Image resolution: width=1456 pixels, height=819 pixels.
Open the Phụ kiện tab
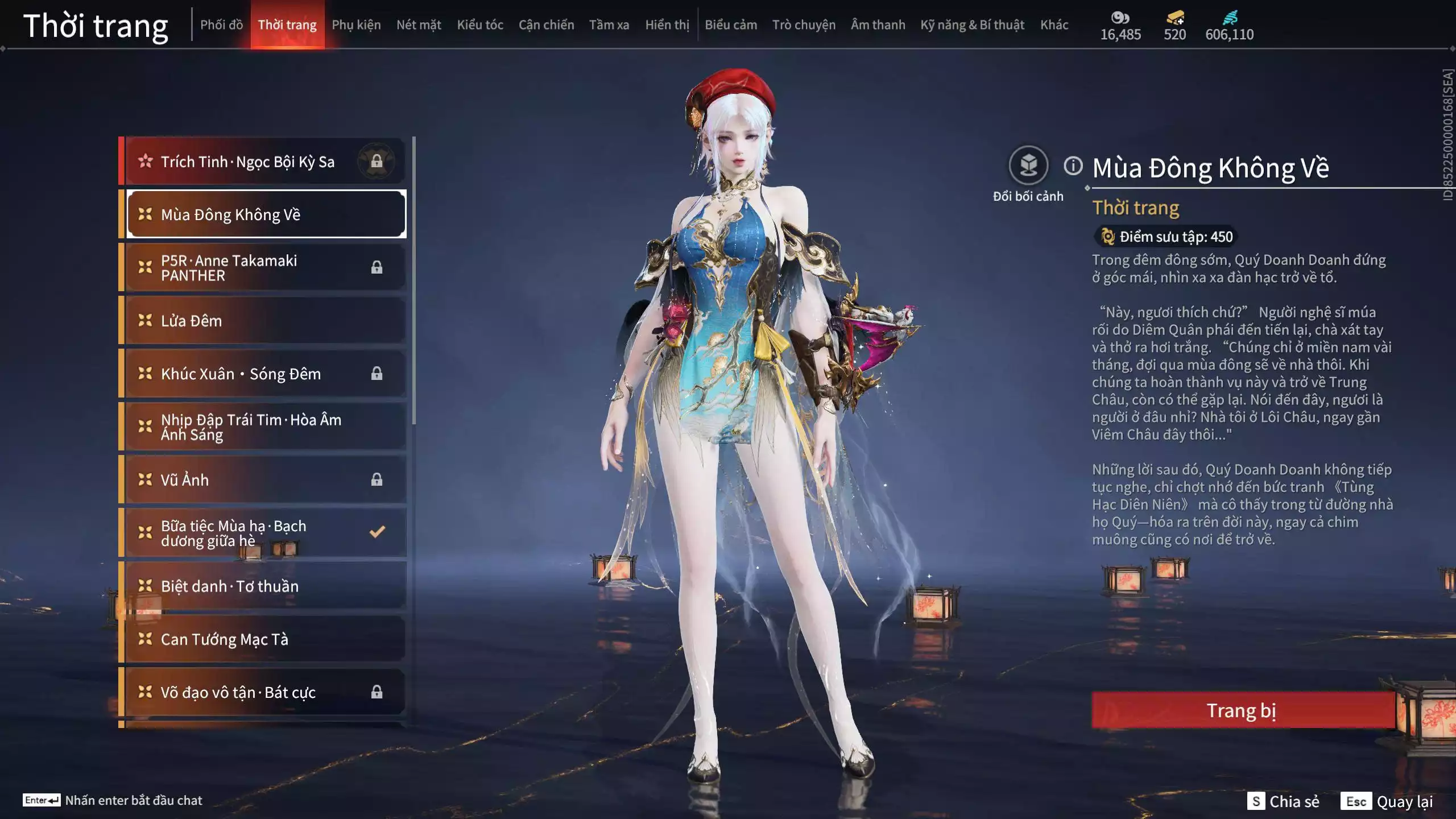(x=356, y=25)
